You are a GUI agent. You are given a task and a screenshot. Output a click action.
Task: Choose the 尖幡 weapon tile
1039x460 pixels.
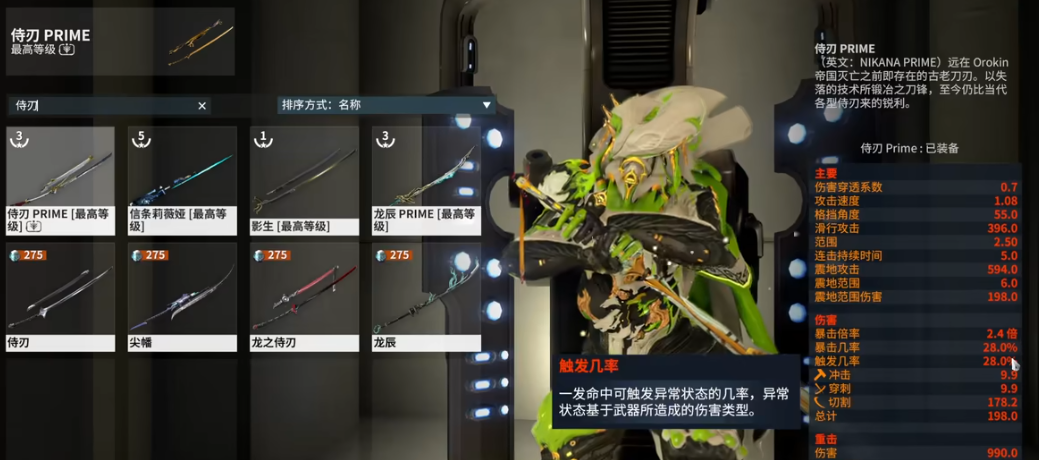182,296
